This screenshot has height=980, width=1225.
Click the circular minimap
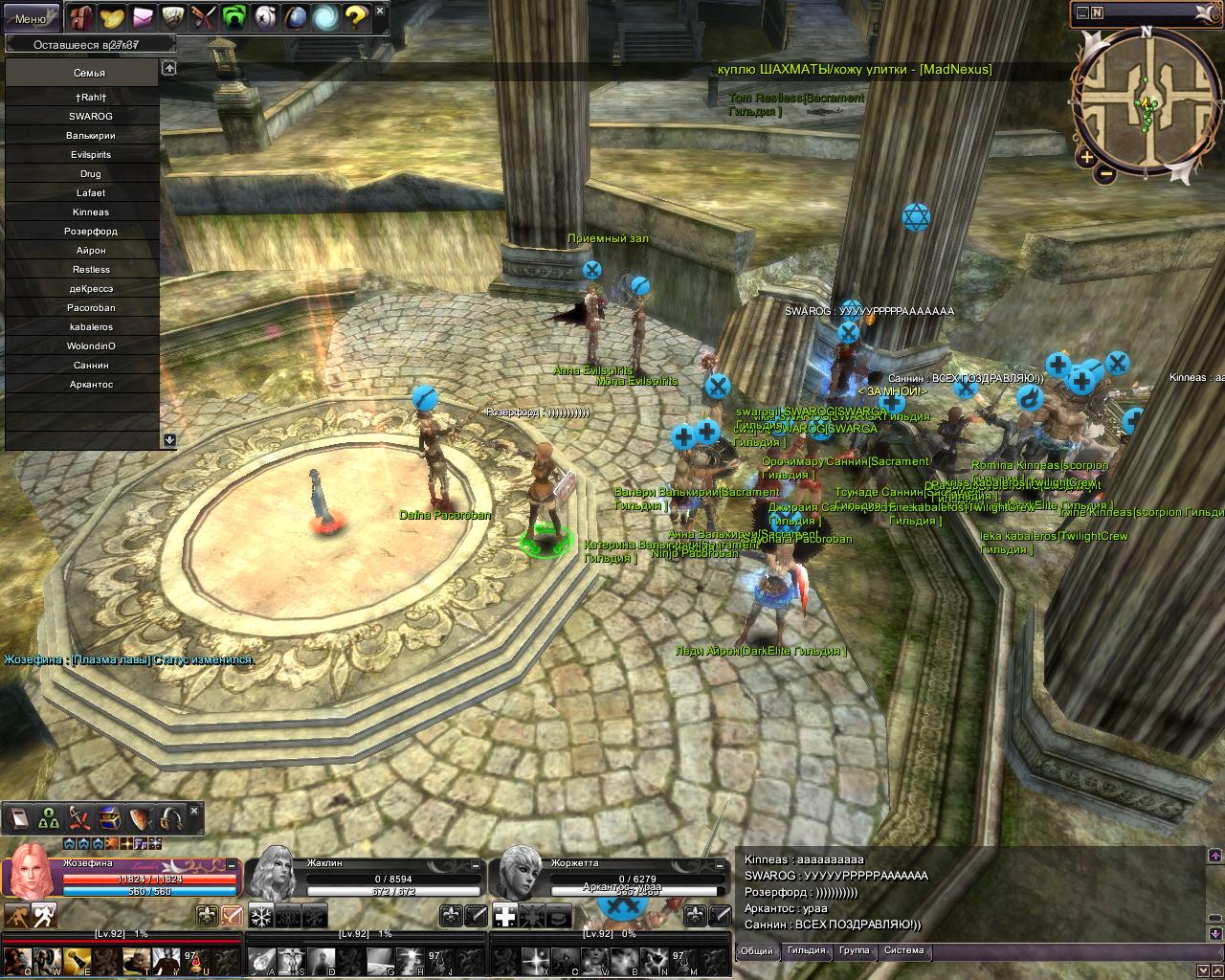1145,100
